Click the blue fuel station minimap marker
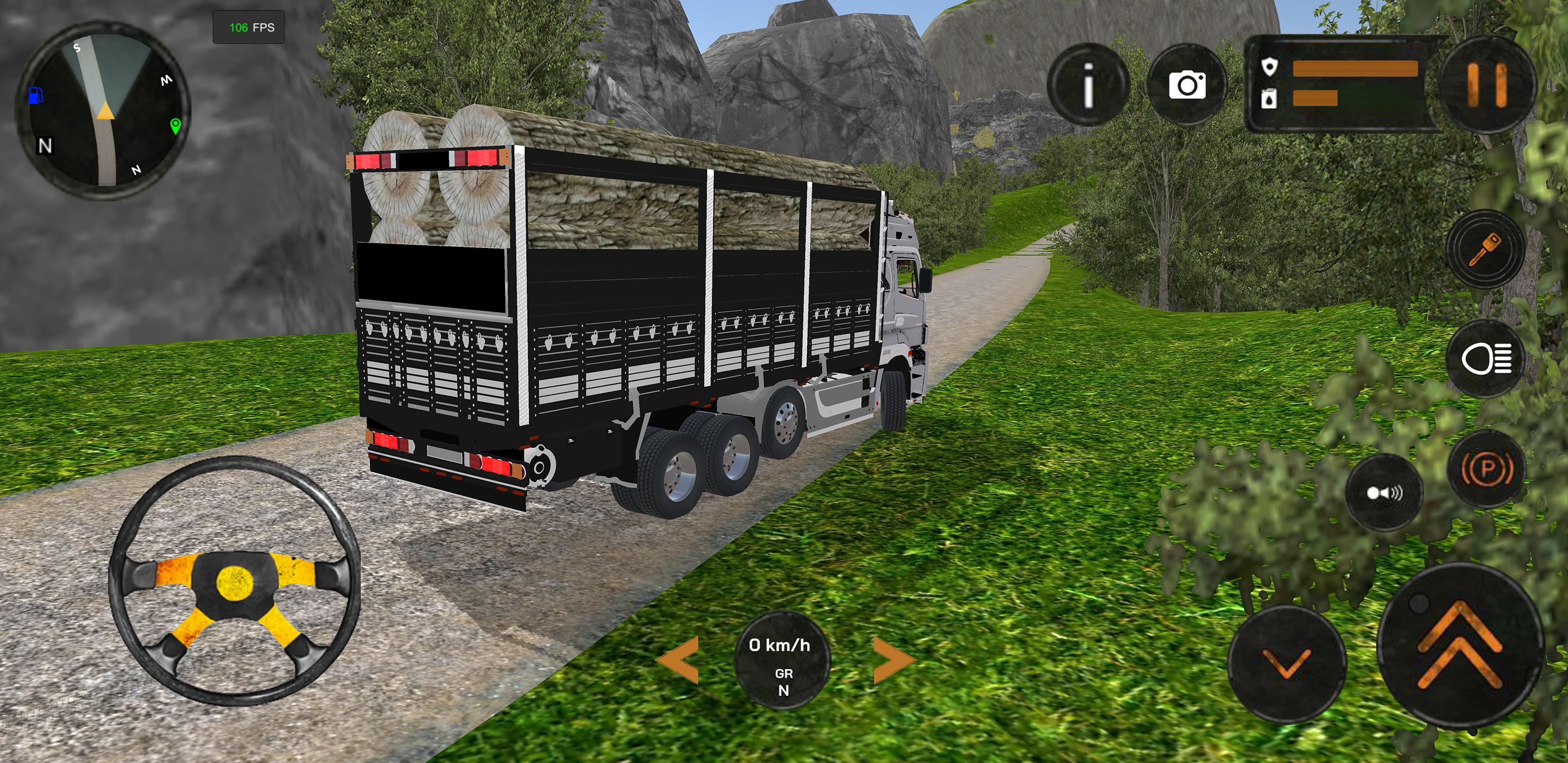 (37, 95)
